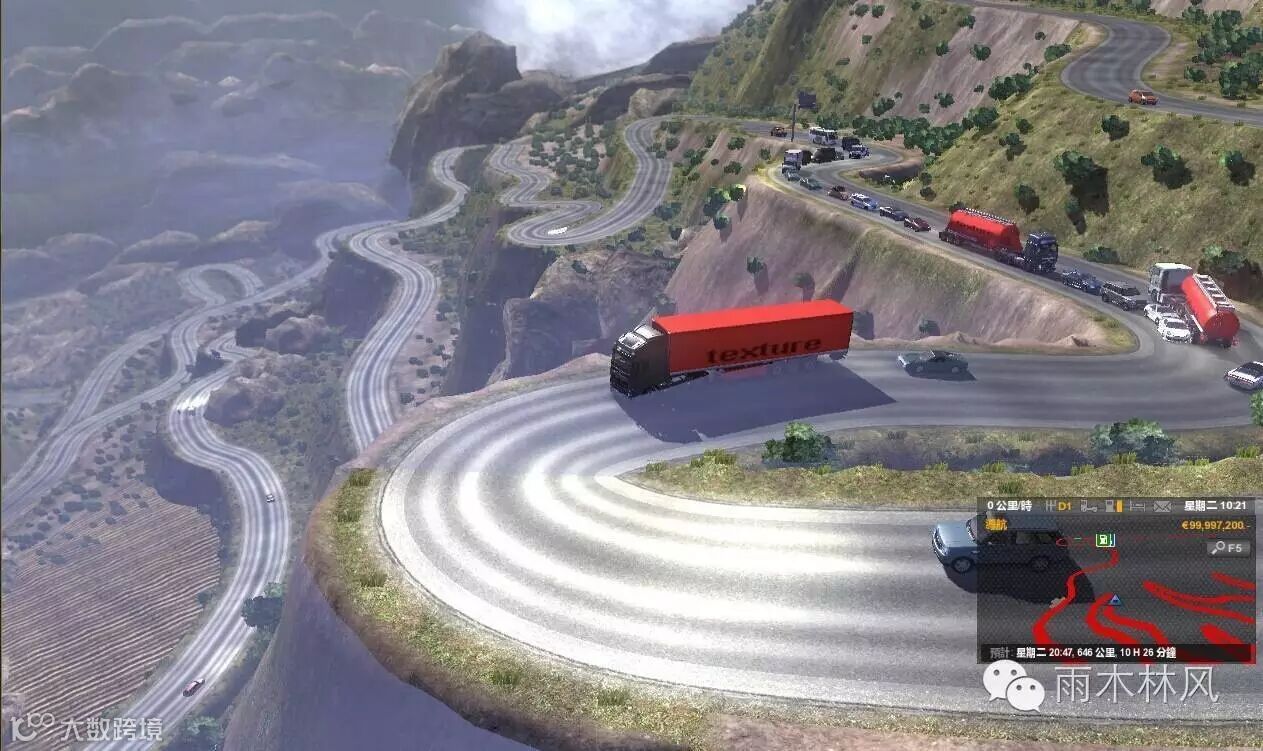1263x751 pixels.
Task: Select the envelope mail icon
Action: [1161, 506]
